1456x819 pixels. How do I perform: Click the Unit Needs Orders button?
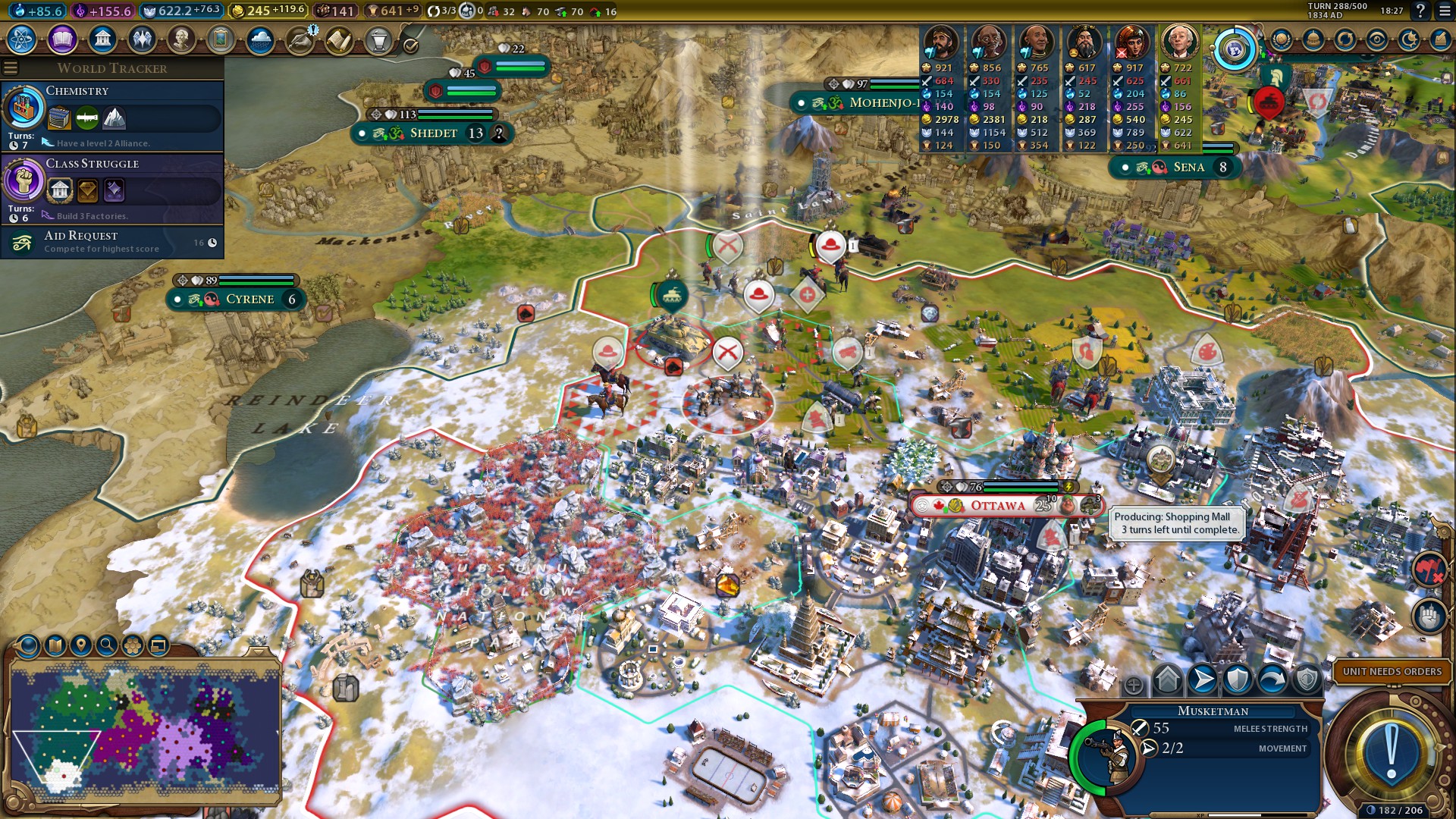[x=1392, y=671]
